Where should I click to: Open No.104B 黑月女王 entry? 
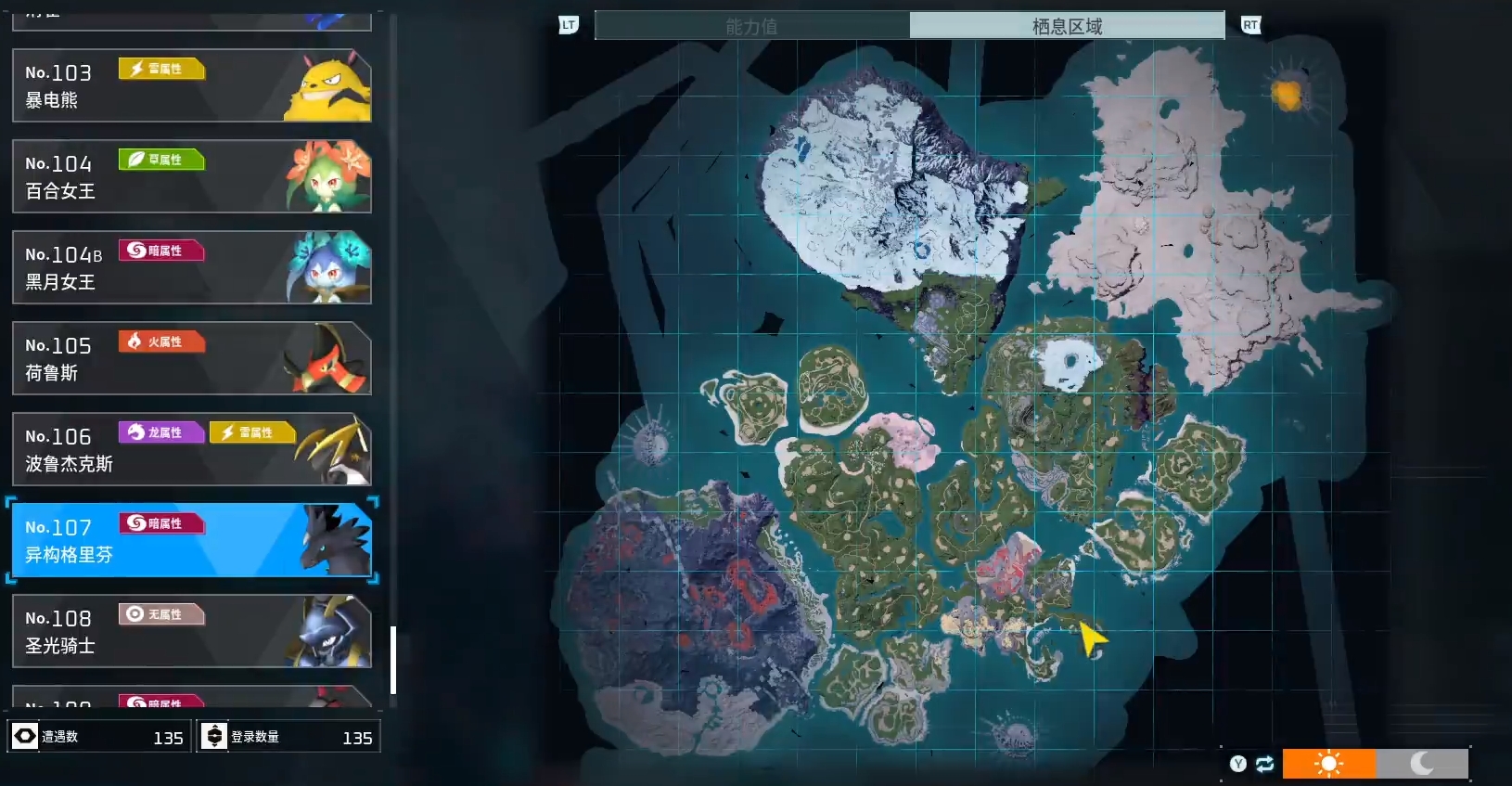(x=191, y=267)
